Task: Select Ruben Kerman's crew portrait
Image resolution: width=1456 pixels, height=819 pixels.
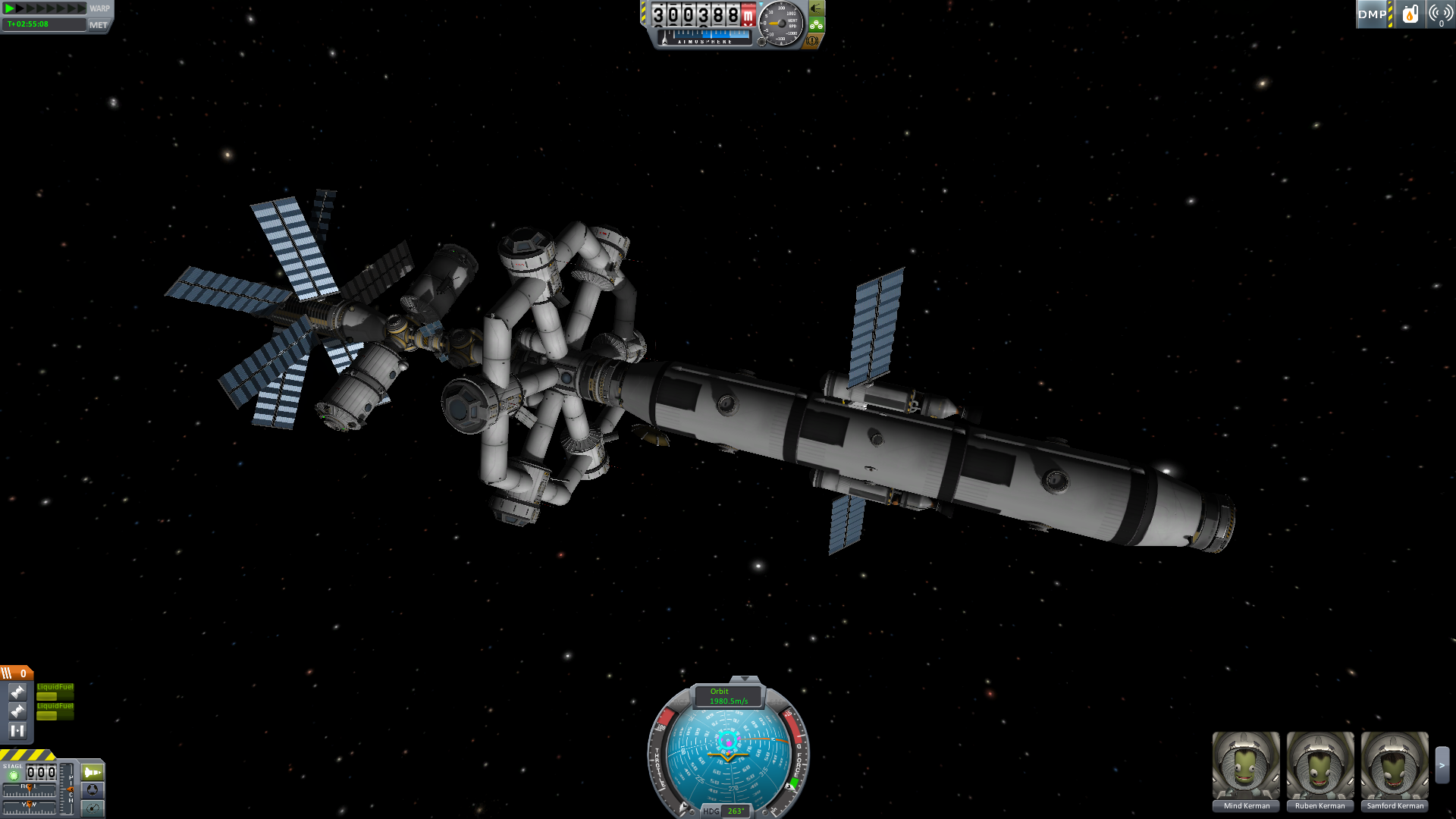Action: click(1320, 765)
